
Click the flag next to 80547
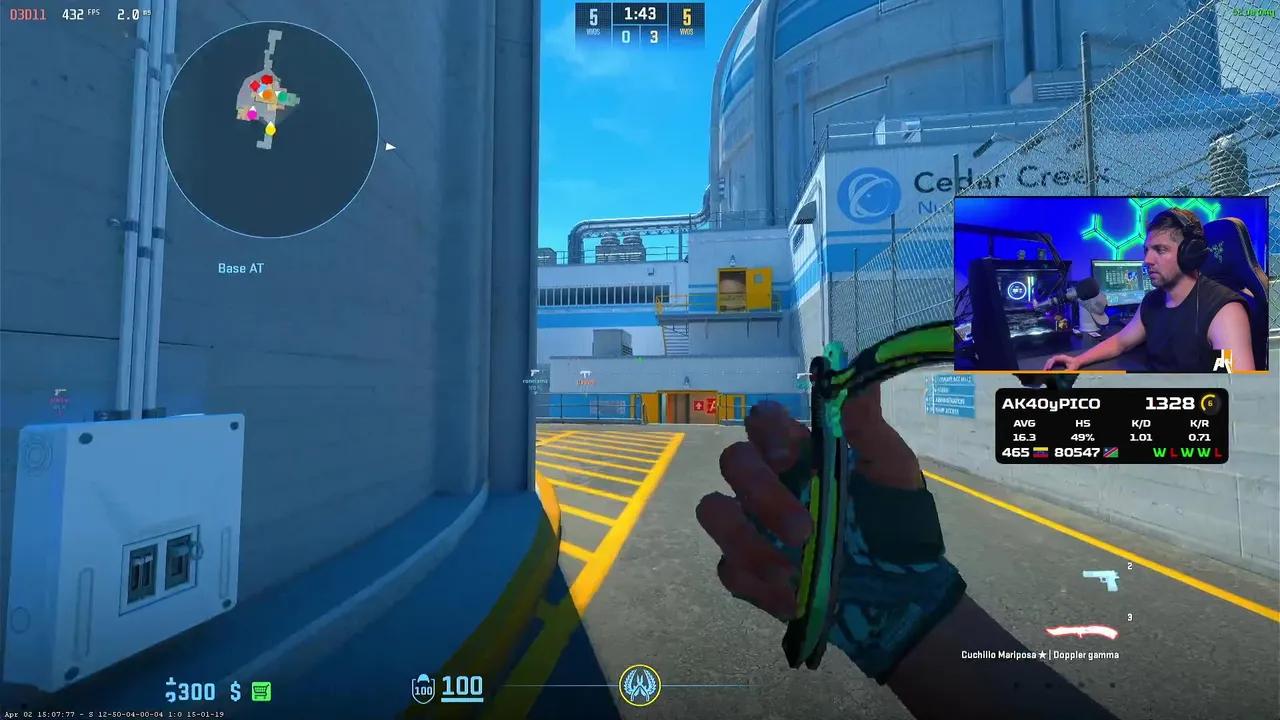point(1110,453)
